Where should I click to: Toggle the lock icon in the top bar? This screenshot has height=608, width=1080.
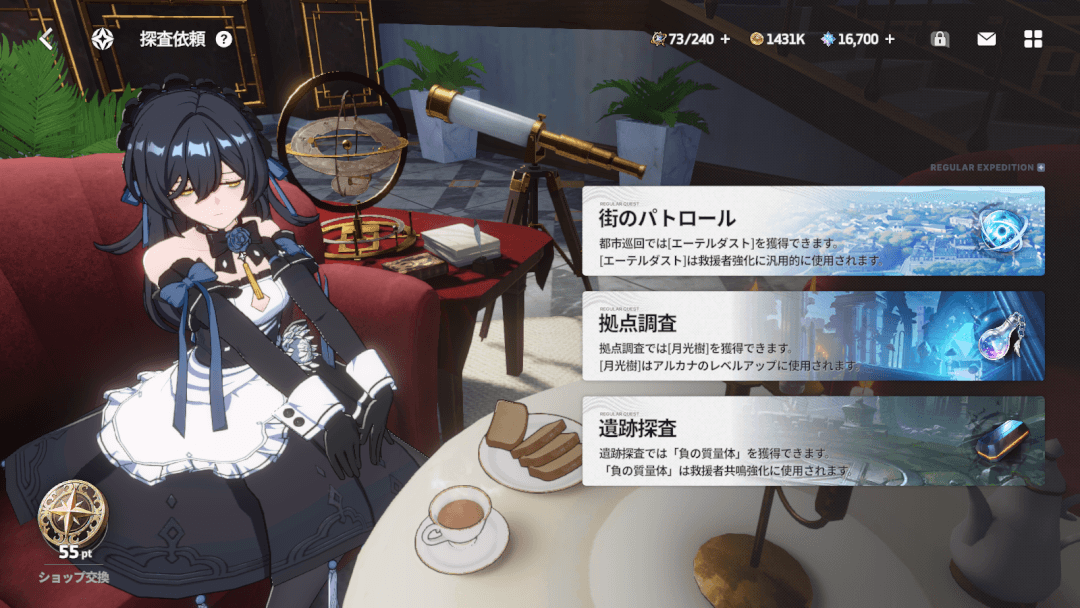pyautogui.click(x=939, y=39)
